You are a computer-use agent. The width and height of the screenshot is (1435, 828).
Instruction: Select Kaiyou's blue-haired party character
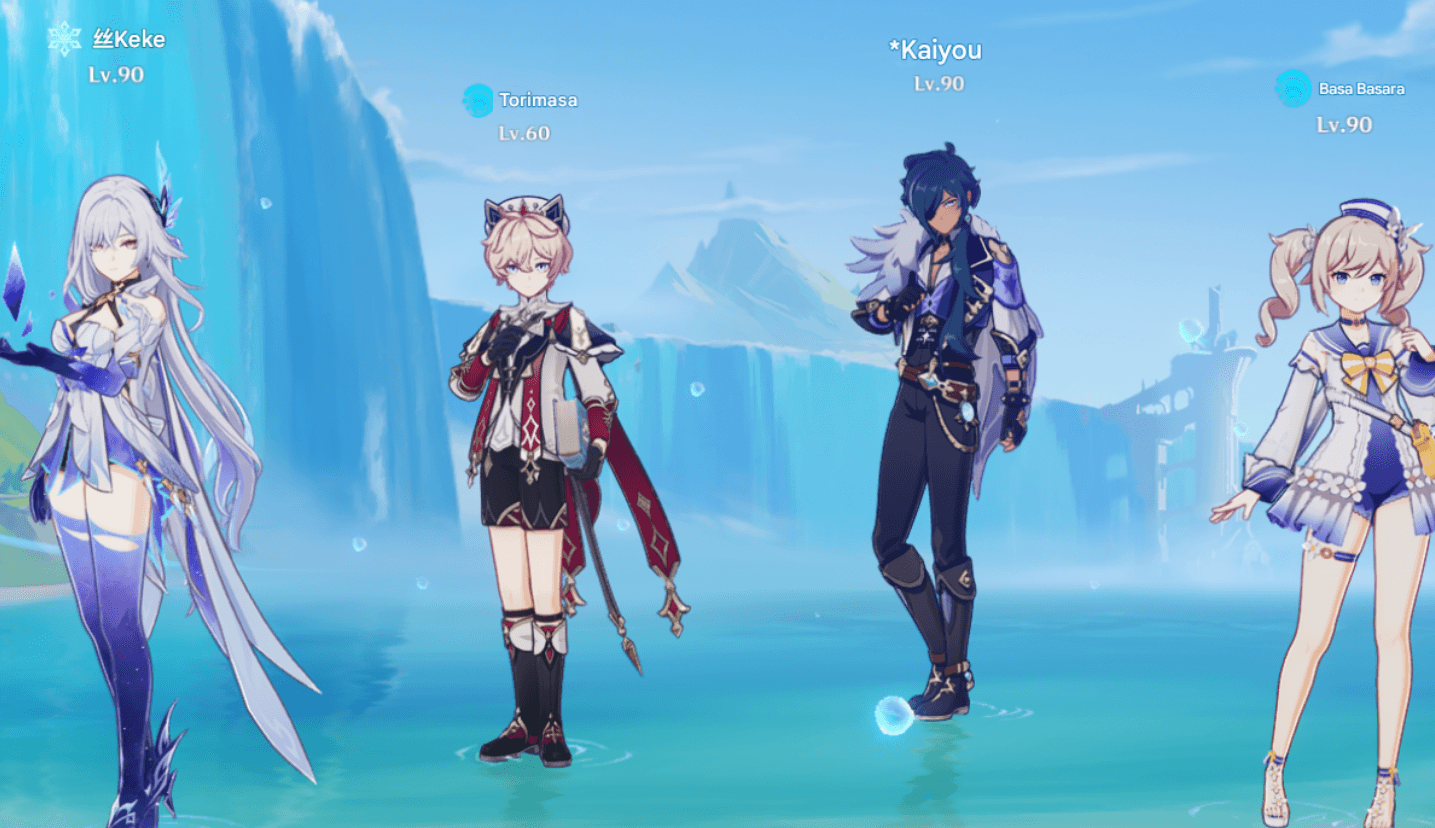(x=935, y=400)
